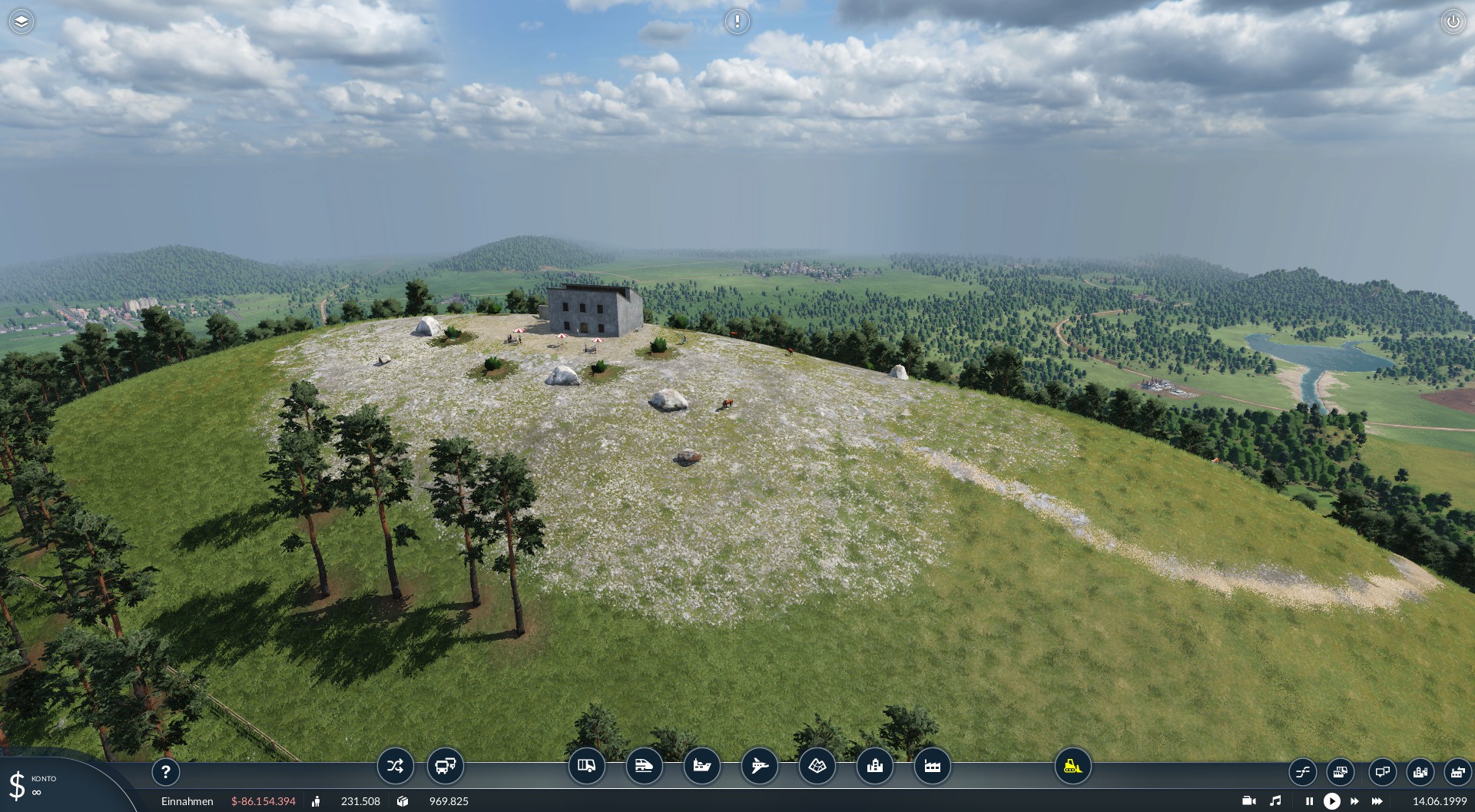Open the factory industry menu
Viewport: 1475px width, 812px height.
pyautogui.click(x=932, y=766)
